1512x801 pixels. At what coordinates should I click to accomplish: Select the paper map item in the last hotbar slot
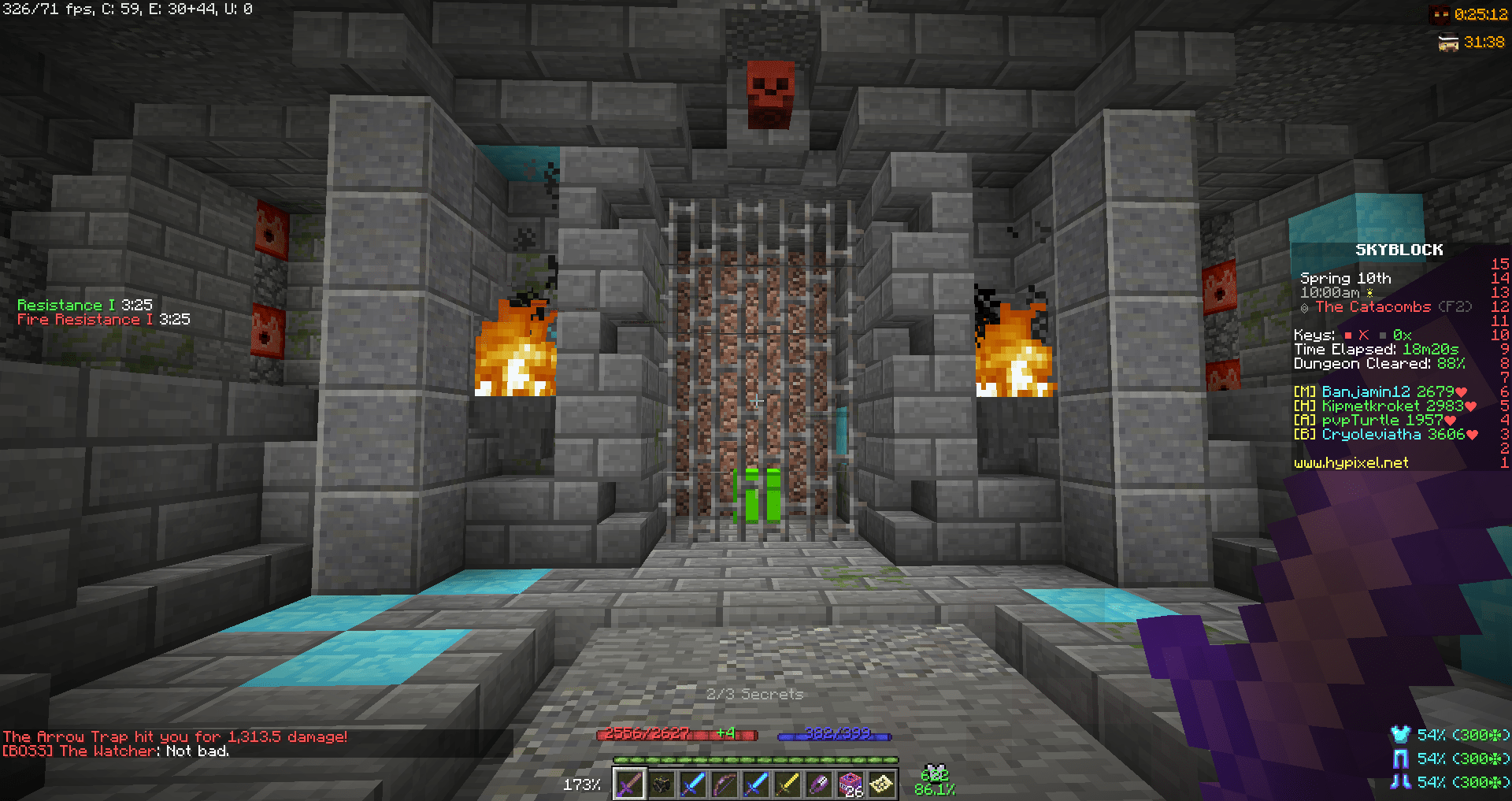[x=882, y=784]
